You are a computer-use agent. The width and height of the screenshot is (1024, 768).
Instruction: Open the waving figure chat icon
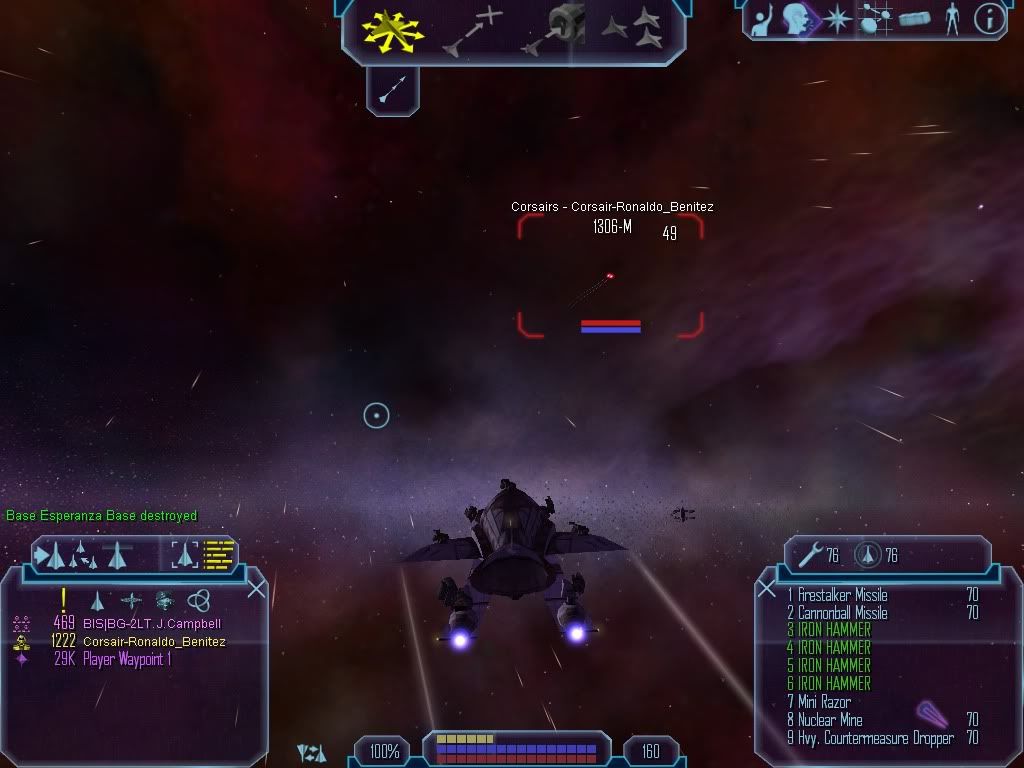(x=763, y=19)
